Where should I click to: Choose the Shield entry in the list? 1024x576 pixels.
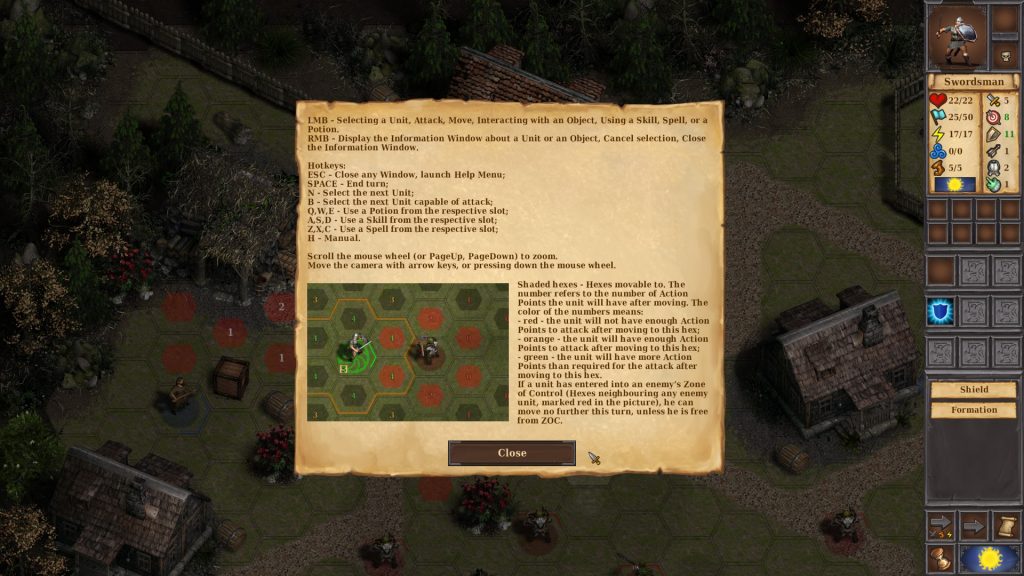point(973,390)
